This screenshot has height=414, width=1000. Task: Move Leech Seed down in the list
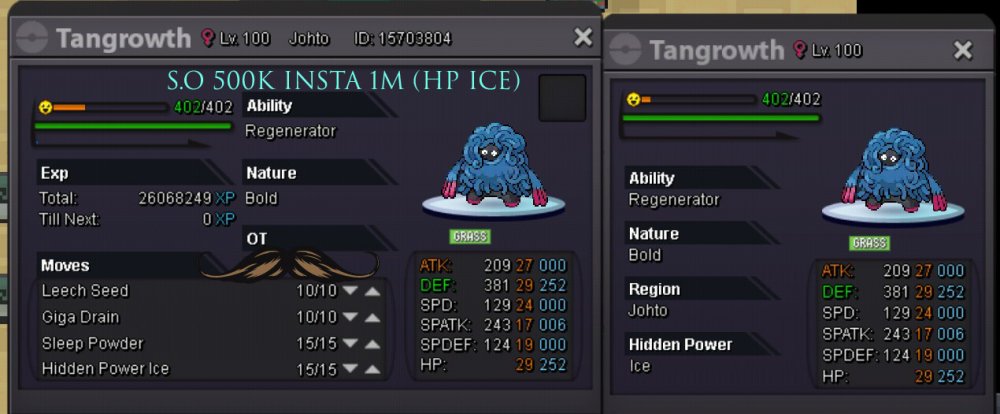coord(350,291)
